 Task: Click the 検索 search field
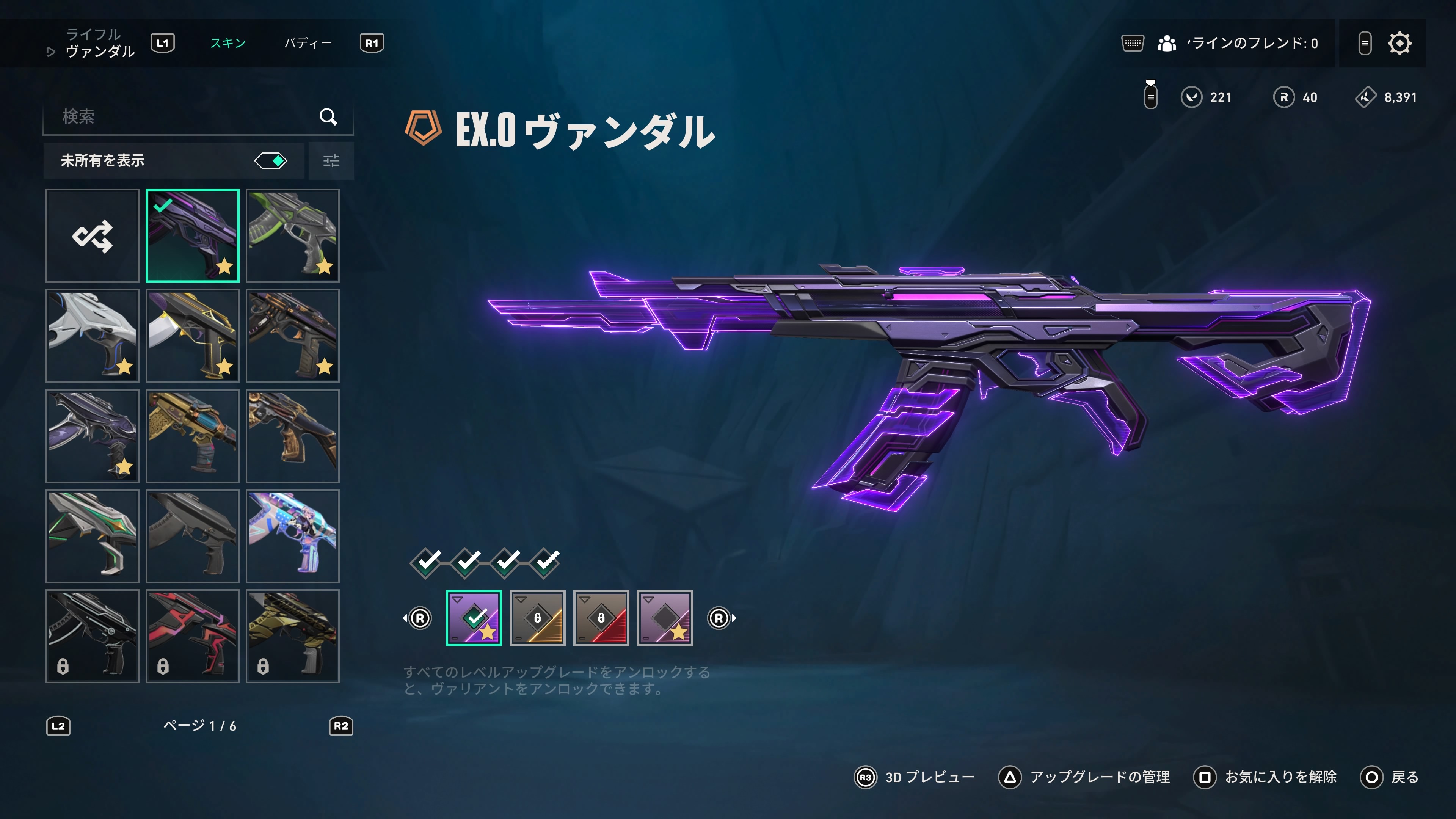click(x=187, y=116)
